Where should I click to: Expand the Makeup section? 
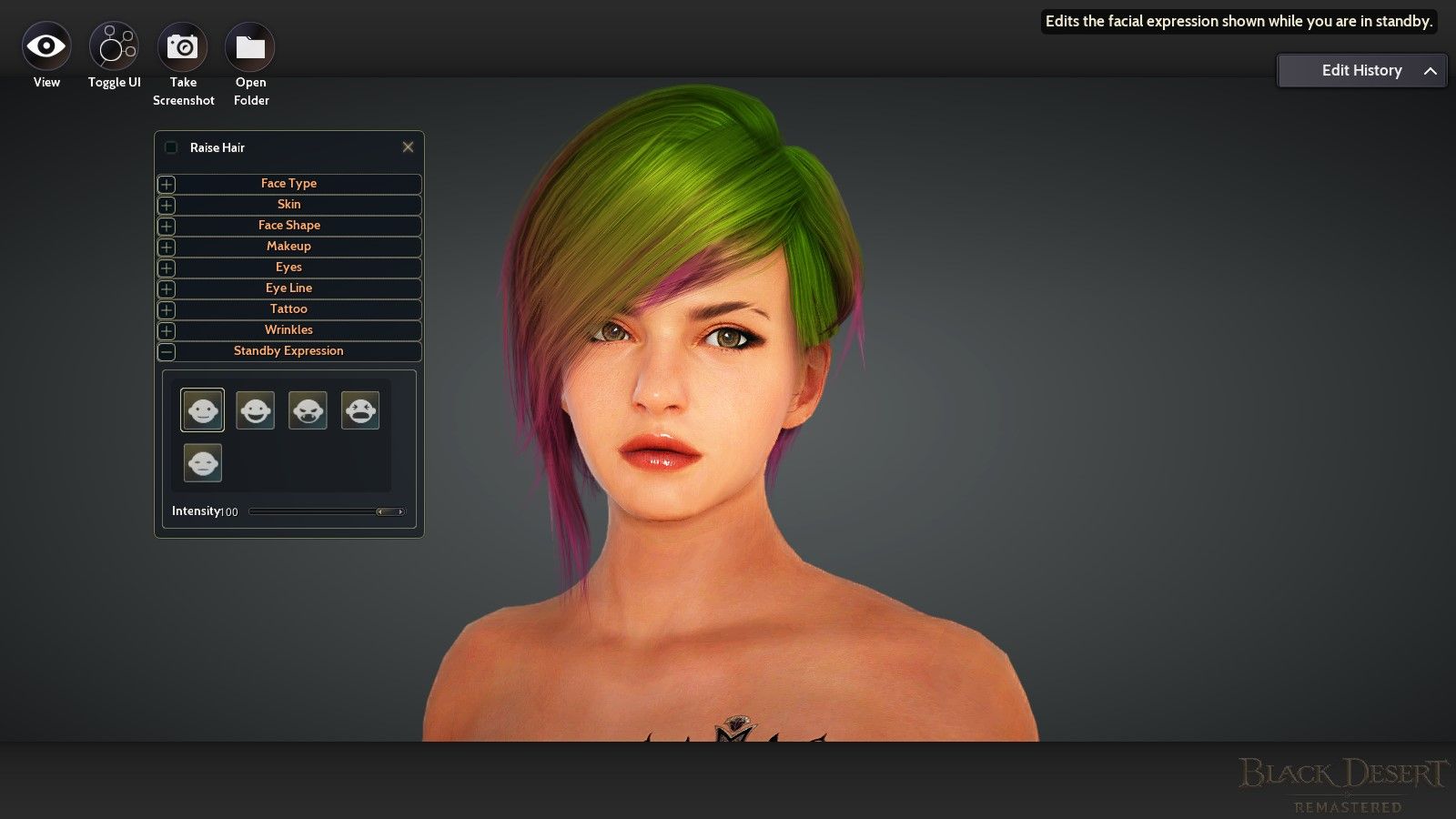coord(167,247)
